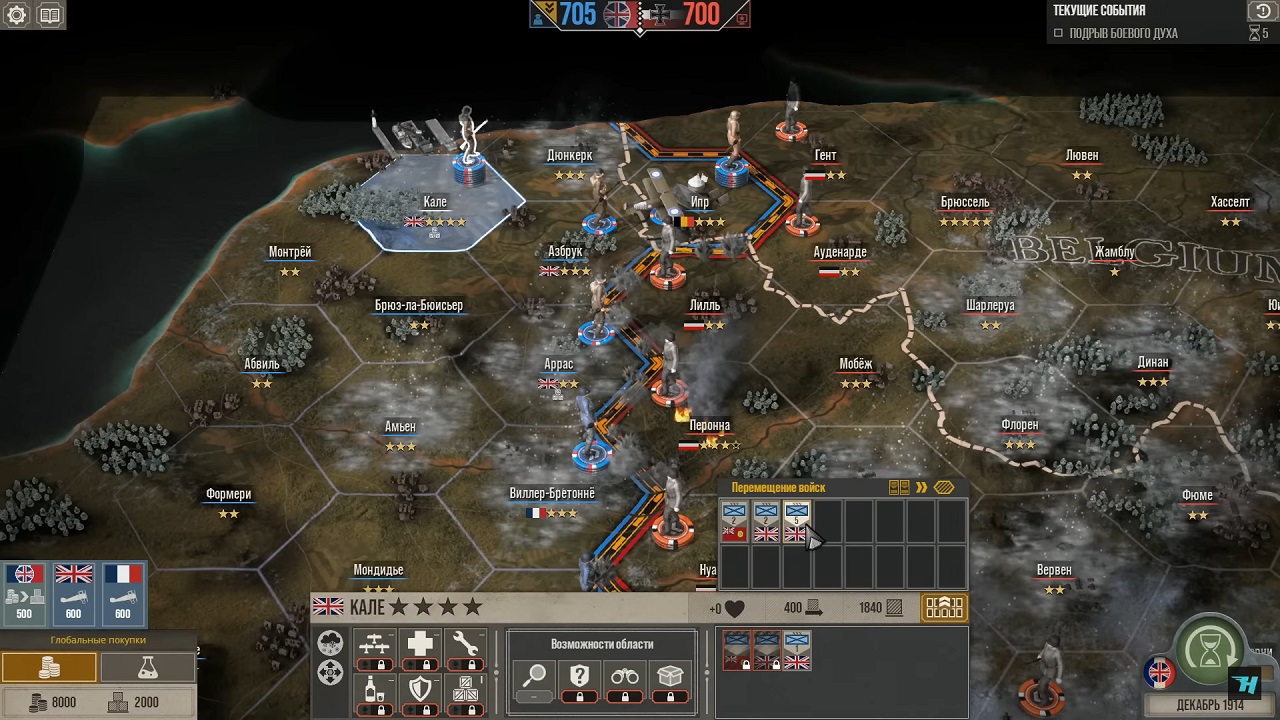
Task: Open Текущие события panel history arrow
Action: click(1261, 11)
